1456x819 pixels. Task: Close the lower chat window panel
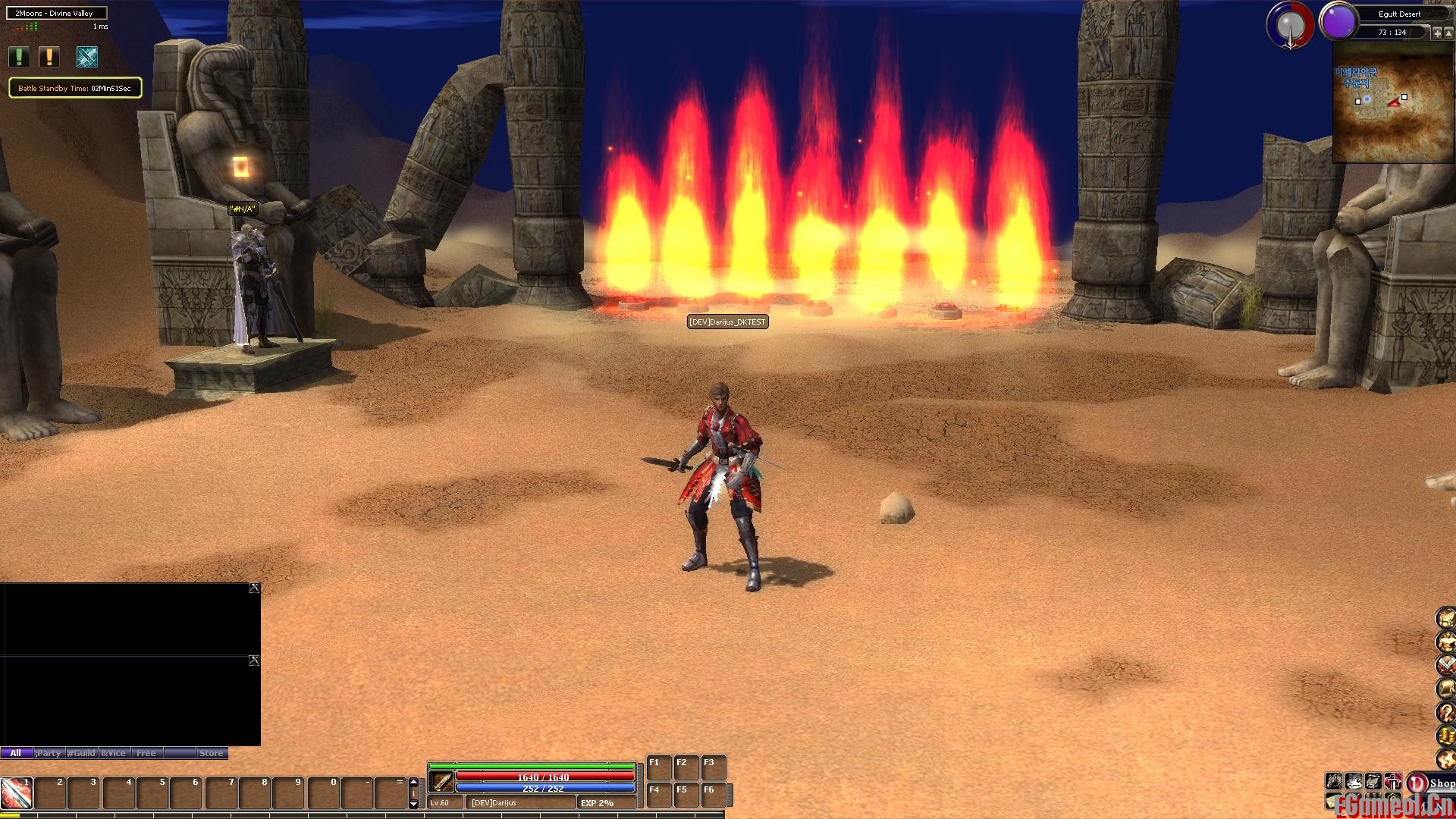click(x=254, y=661)
